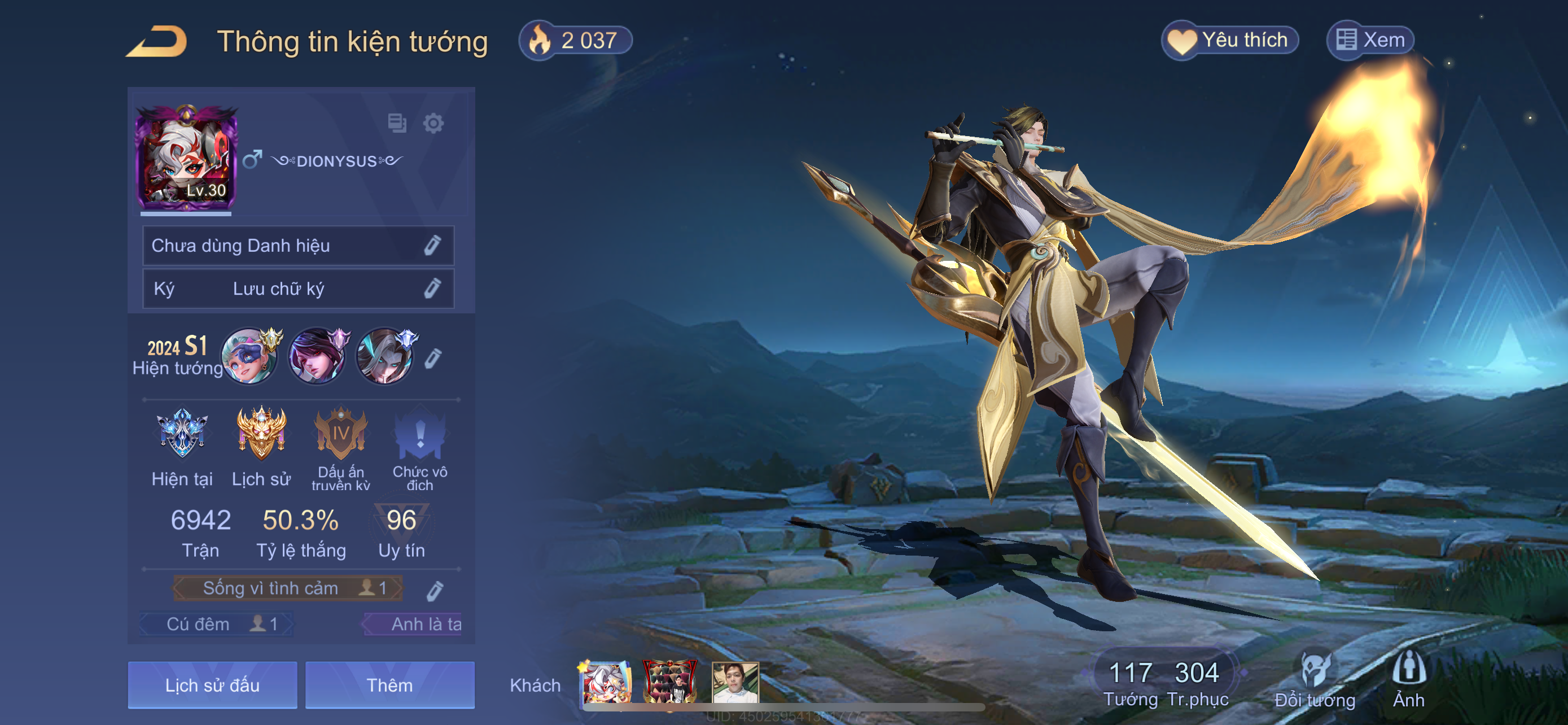Viewport: 1568px width, 725px height.
Task: Open the Đổi tướng hero swap
Action: click(1315, 680)
